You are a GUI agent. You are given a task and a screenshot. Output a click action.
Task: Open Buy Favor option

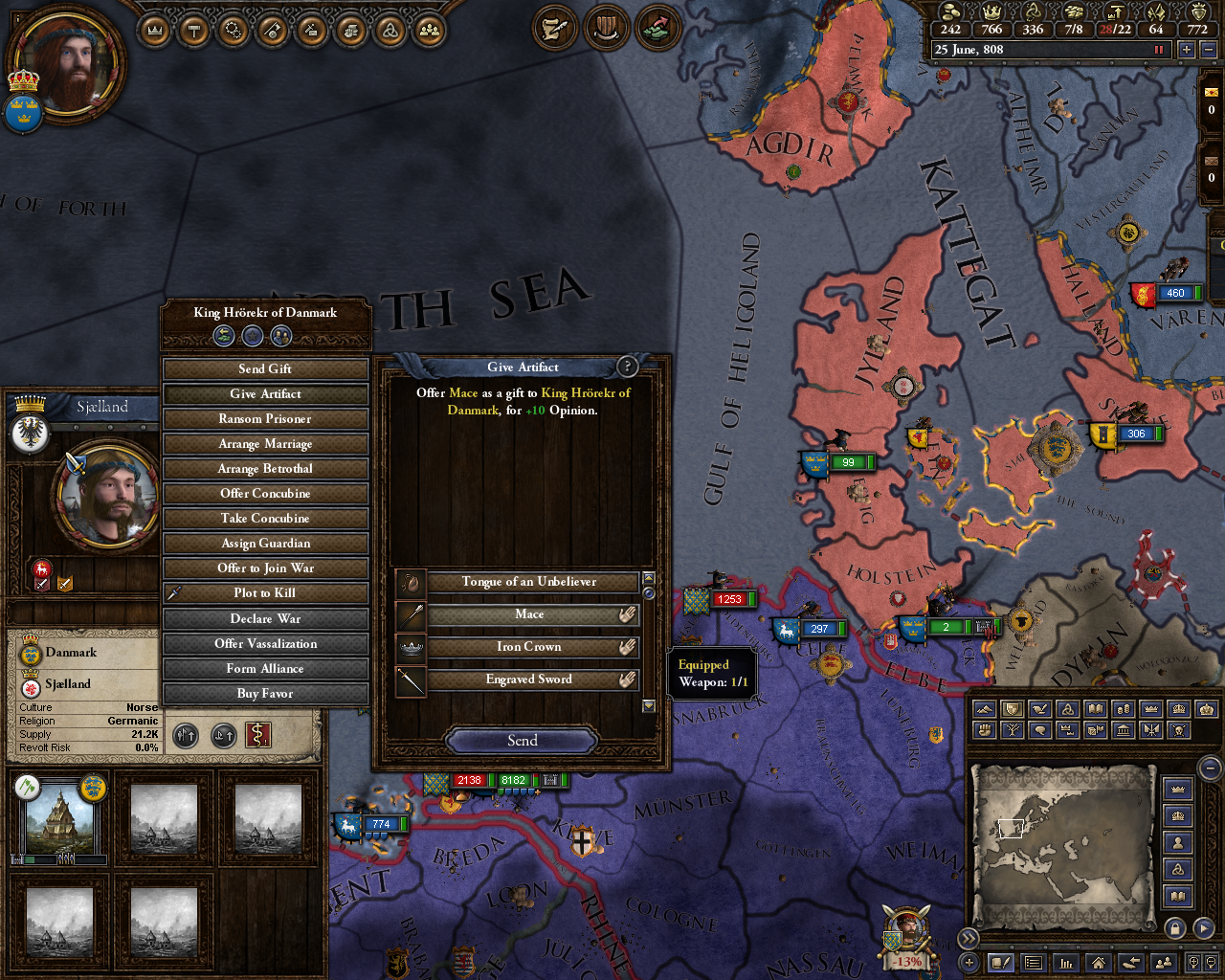[x=265, y=694]
